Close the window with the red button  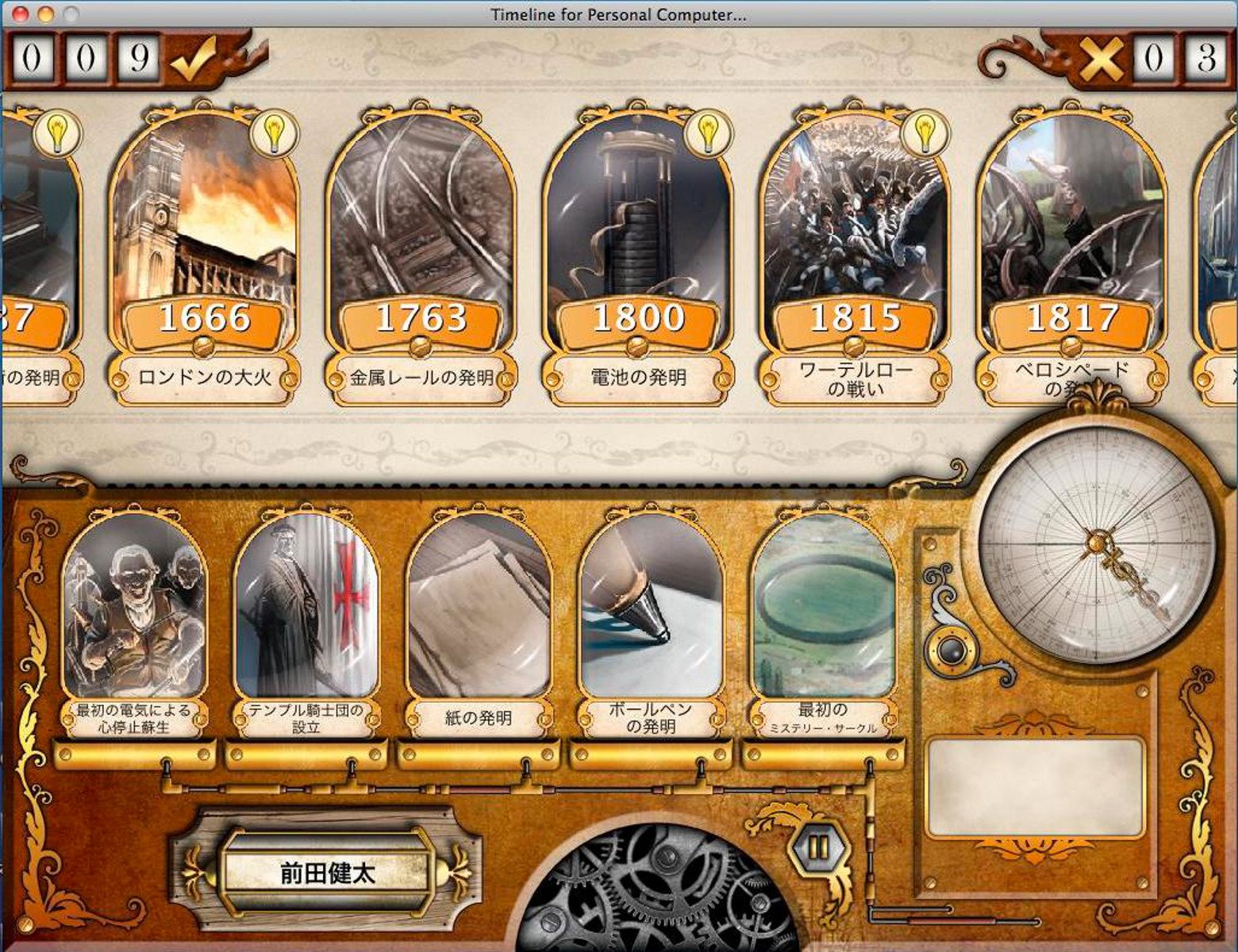21,14
